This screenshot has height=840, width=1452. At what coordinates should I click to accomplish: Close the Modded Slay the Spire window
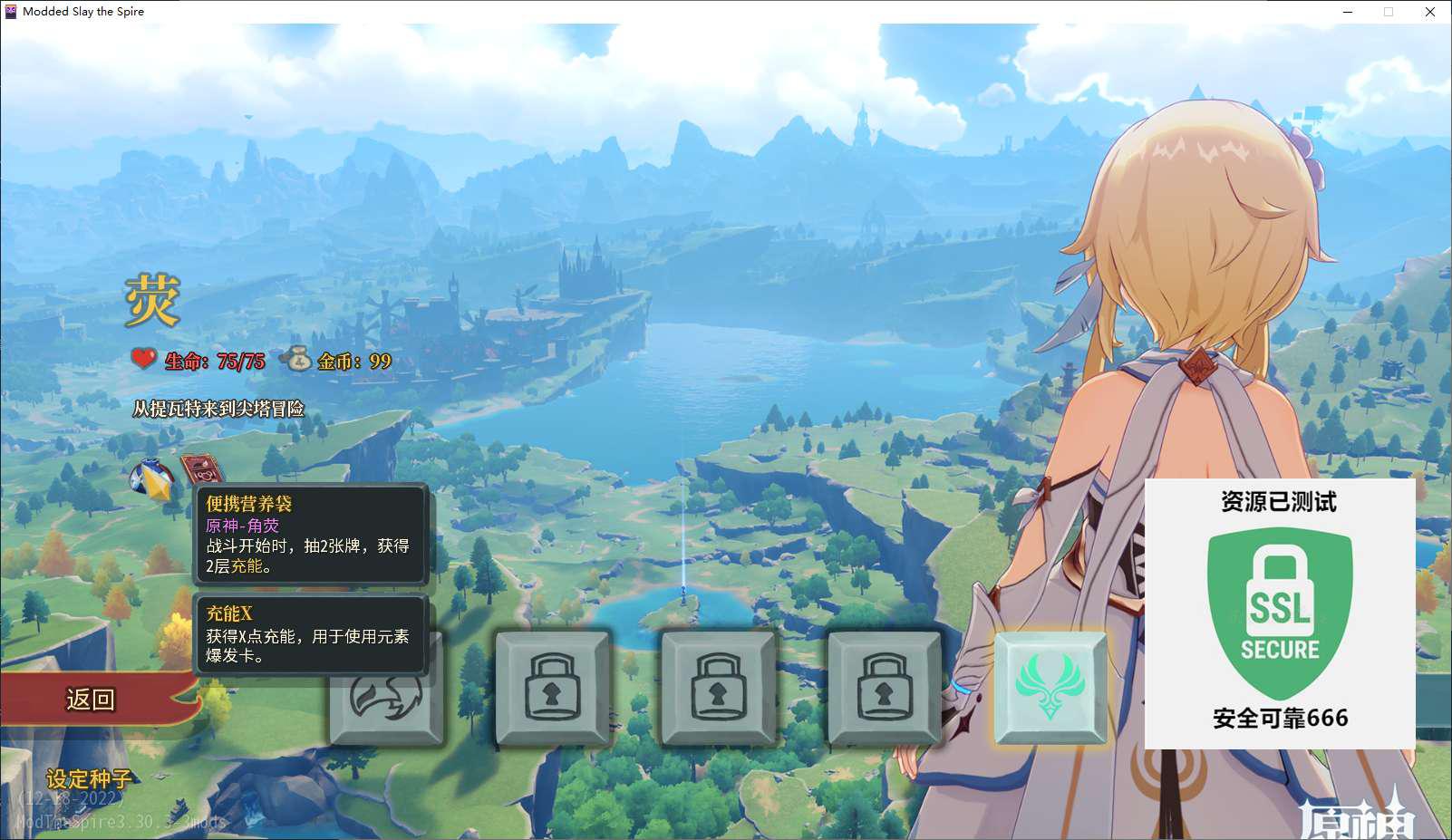[1429, 12]
